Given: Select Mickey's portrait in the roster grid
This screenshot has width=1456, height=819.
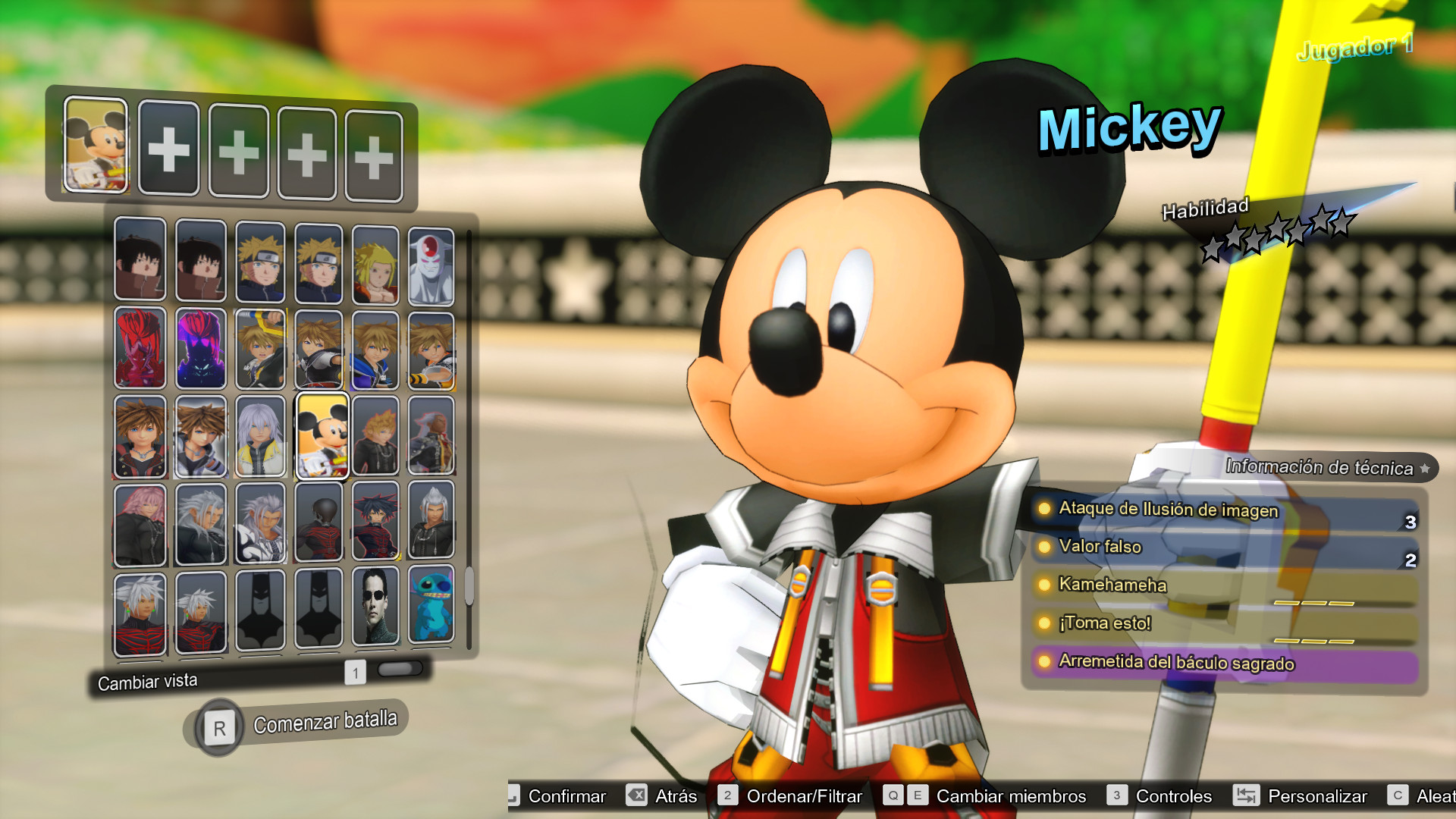Looking at the screenshot, I should point(320,436).
